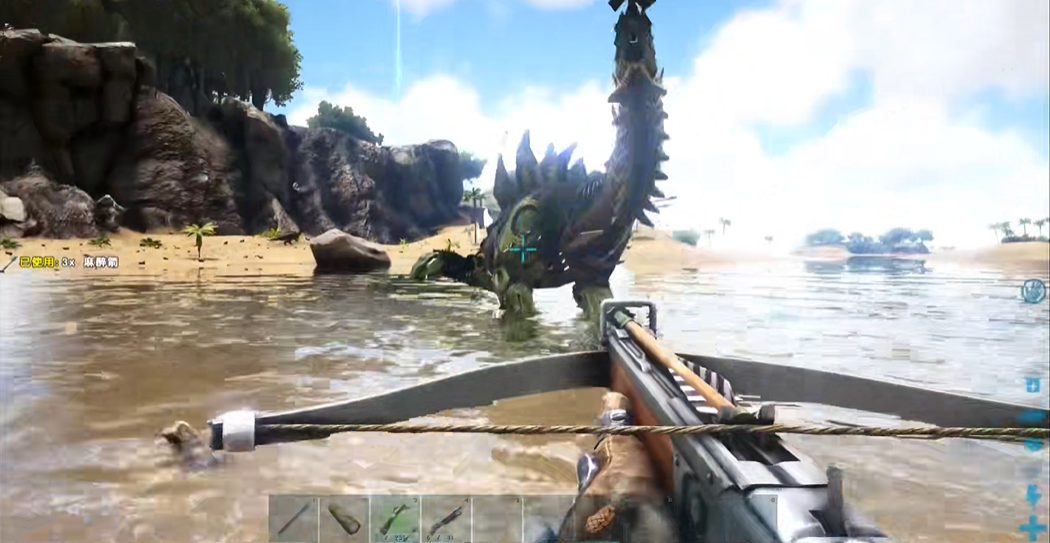Equip the rifle in the fourth hotbar slot
The image size is (1050, 543).
click(446, 519)
